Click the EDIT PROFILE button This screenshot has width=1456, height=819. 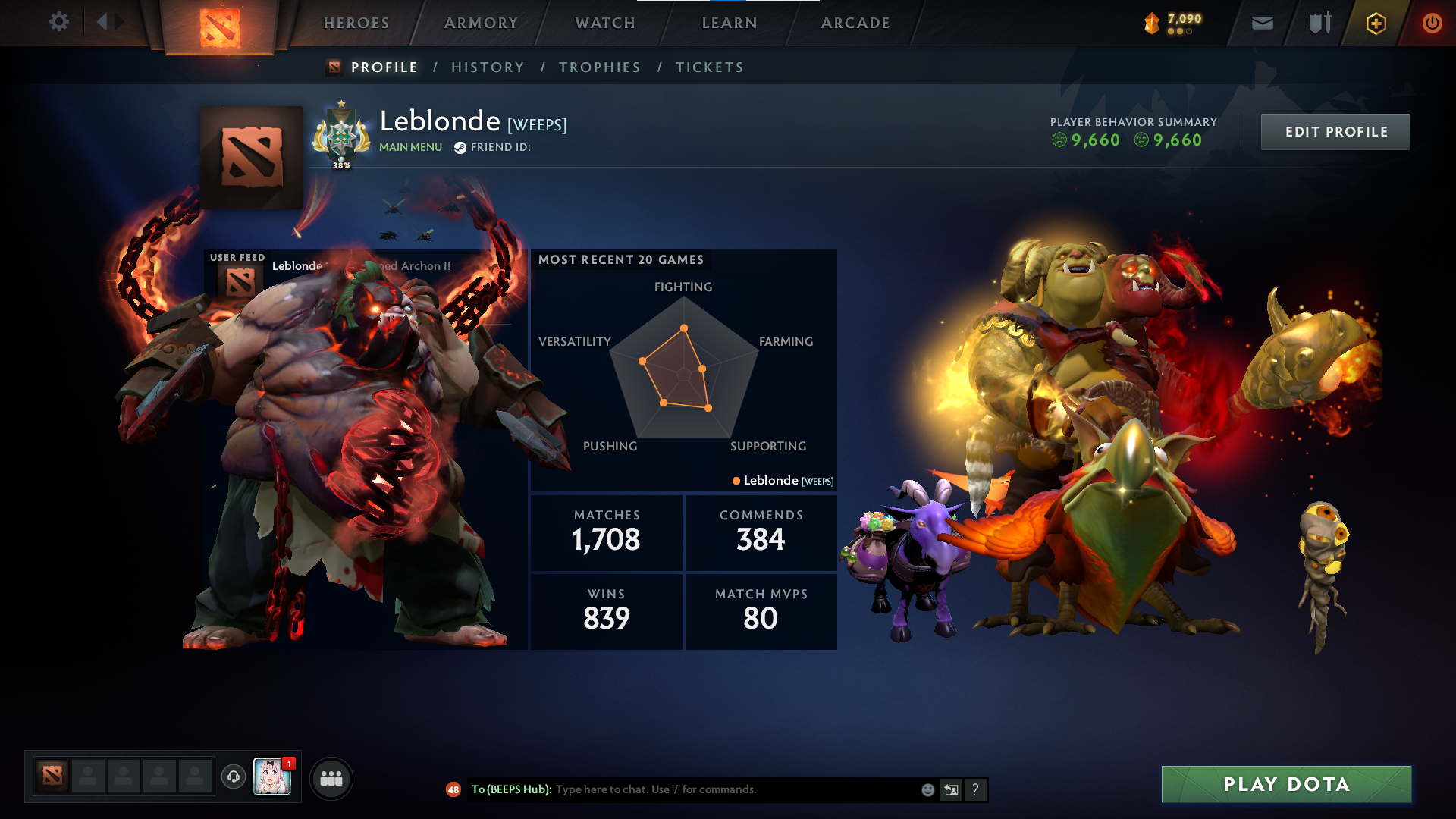1335,131
